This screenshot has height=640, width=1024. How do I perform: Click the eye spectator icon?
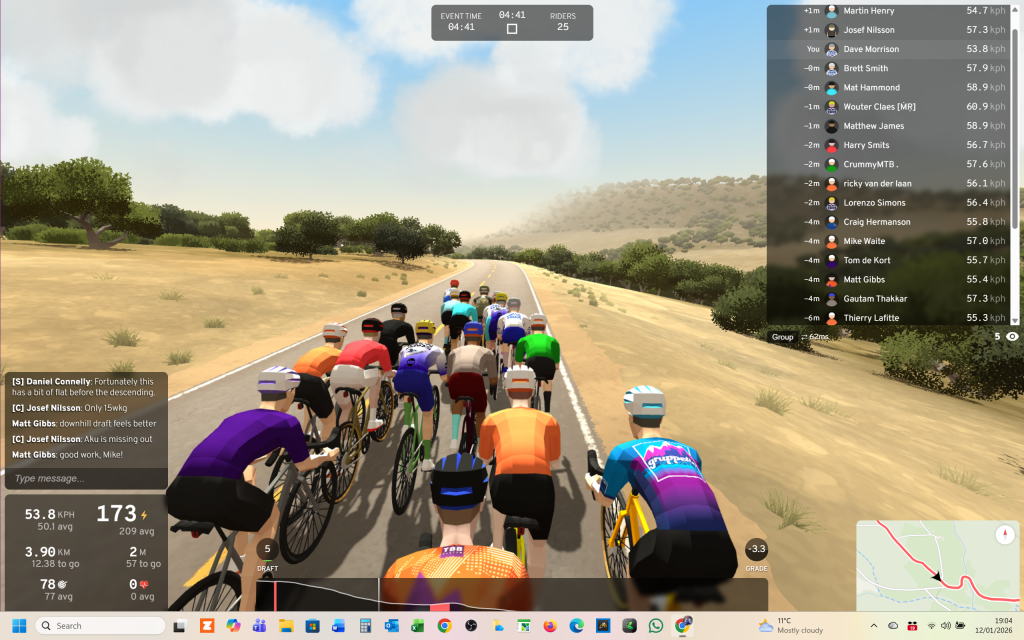[x=1012, y=337]
